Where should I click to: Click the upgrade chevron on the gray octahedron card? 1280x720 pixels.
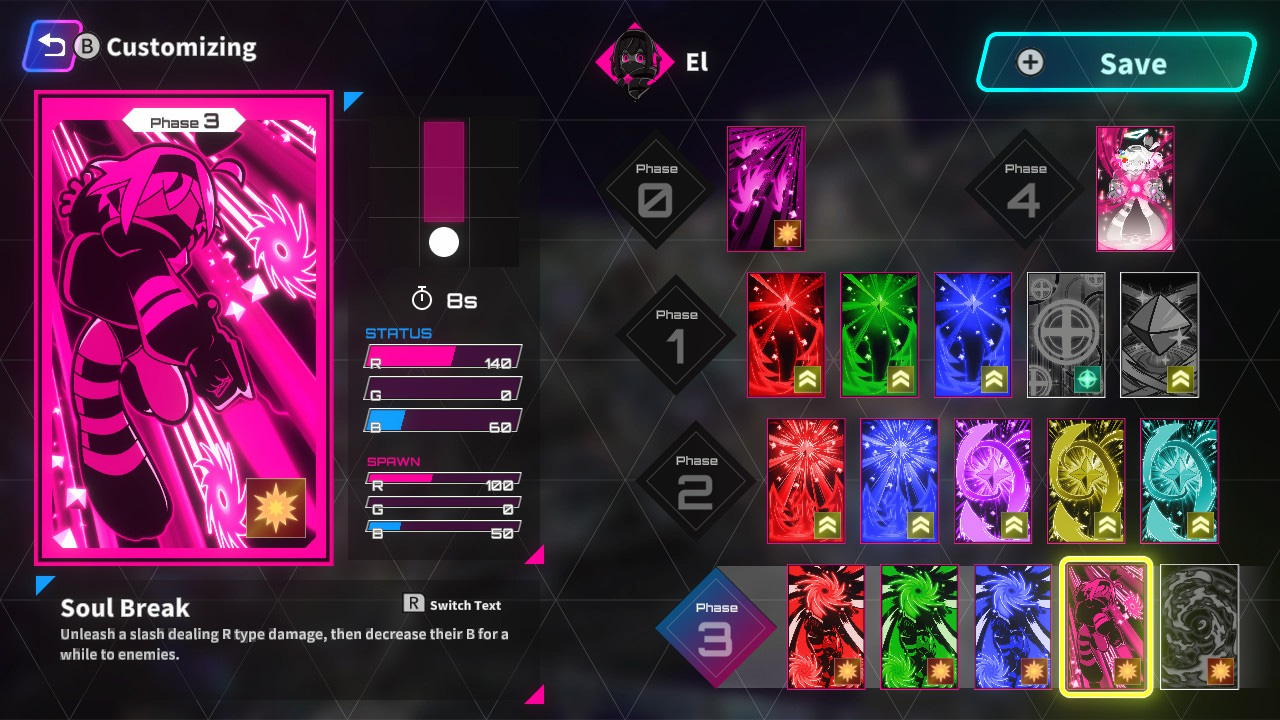tap(1180, 381)
